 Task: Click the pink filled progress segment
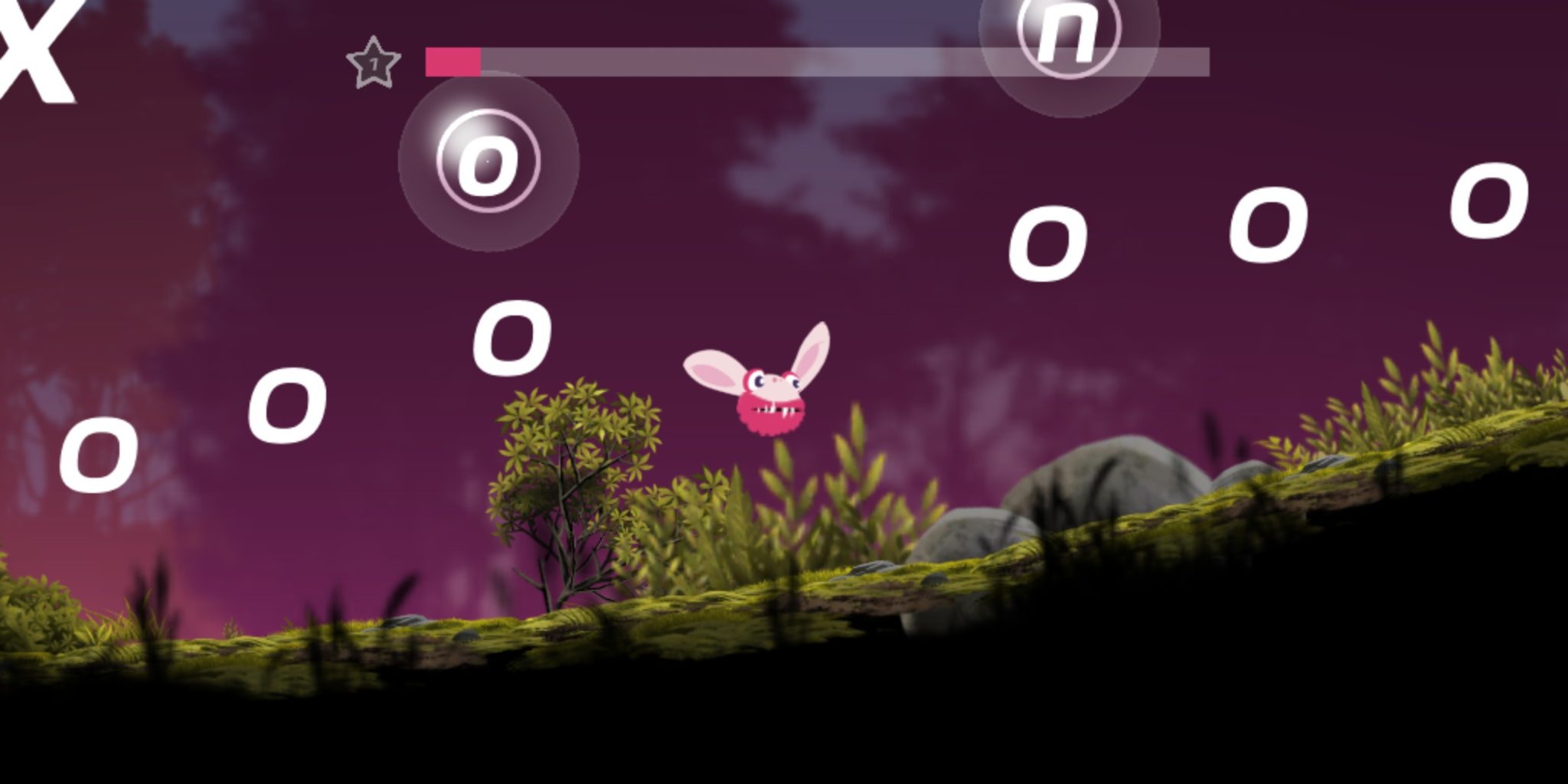pyautogui.click(x=452, y=61)
